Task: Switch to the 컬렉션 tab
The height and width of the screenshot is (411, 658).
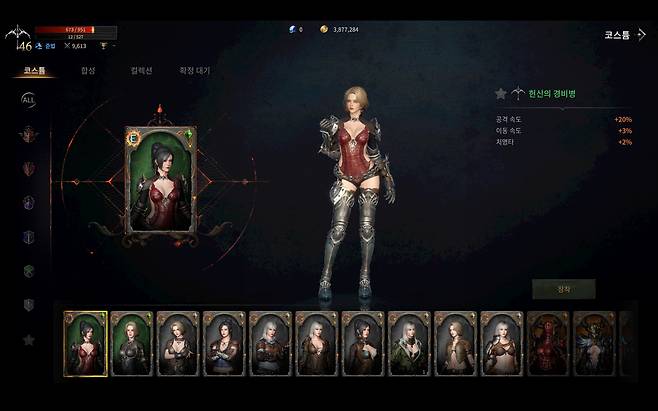Action: pyautogui.click(x=142, y=71)
